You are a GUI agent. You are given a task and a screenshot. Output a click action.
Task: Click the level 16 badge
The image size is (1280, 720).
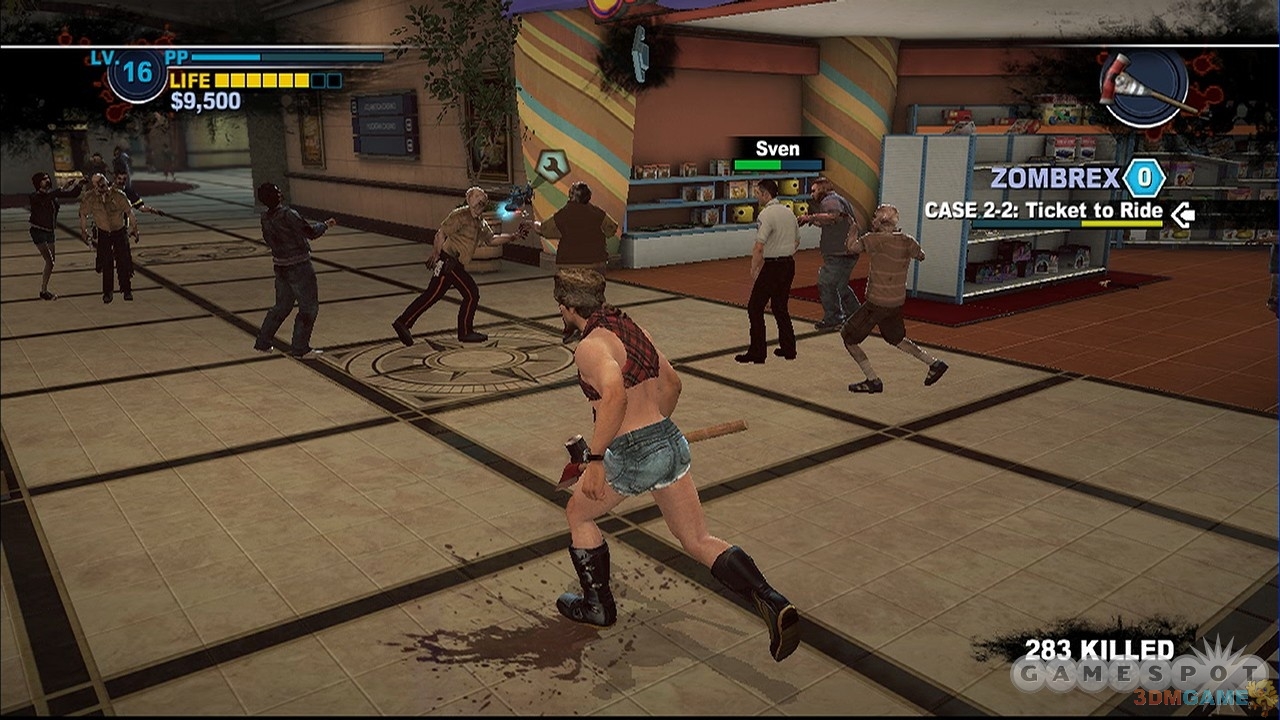pos(137,75)
